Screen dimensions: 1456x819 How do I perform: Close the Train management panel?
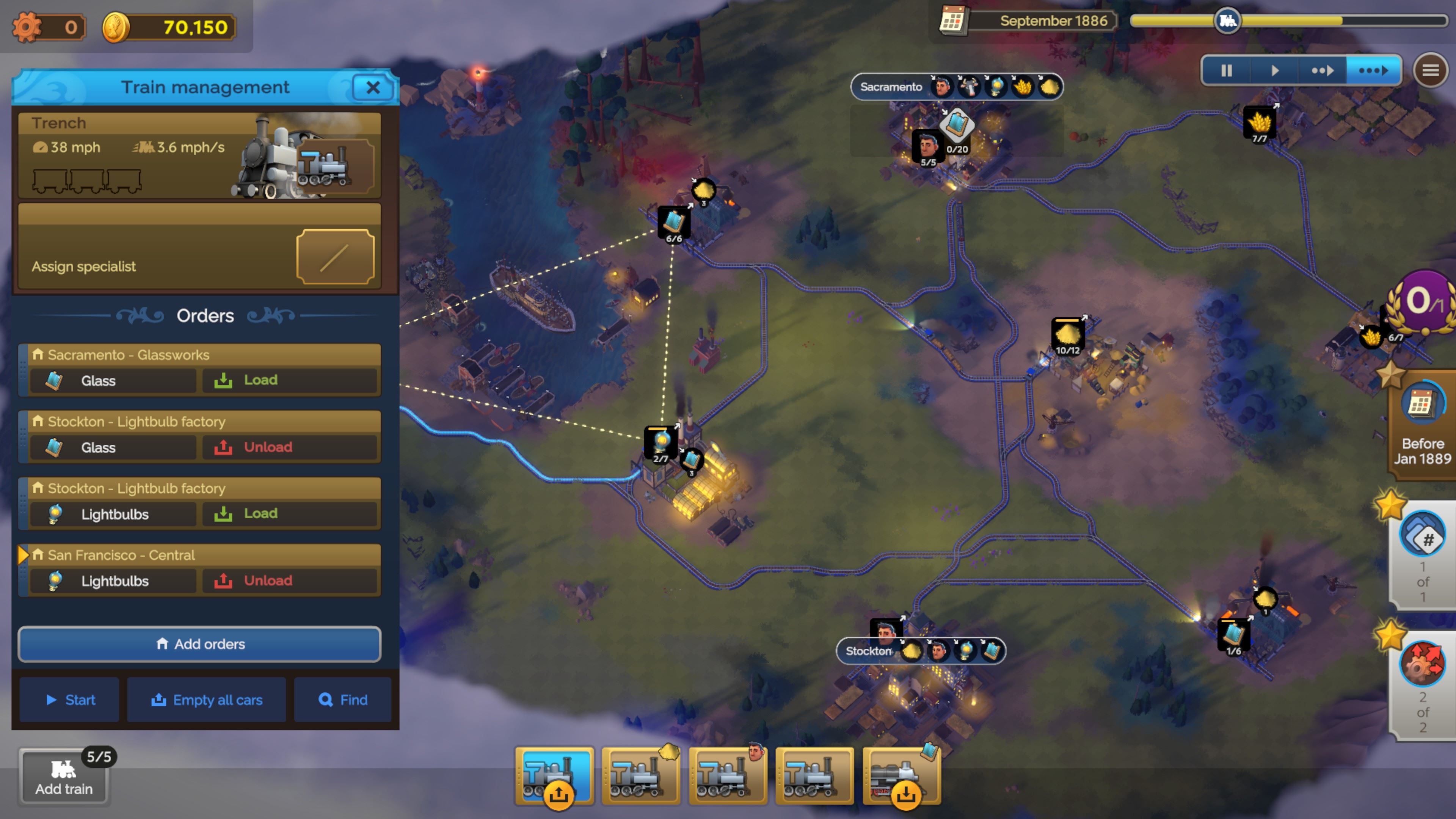click(372, 88)
